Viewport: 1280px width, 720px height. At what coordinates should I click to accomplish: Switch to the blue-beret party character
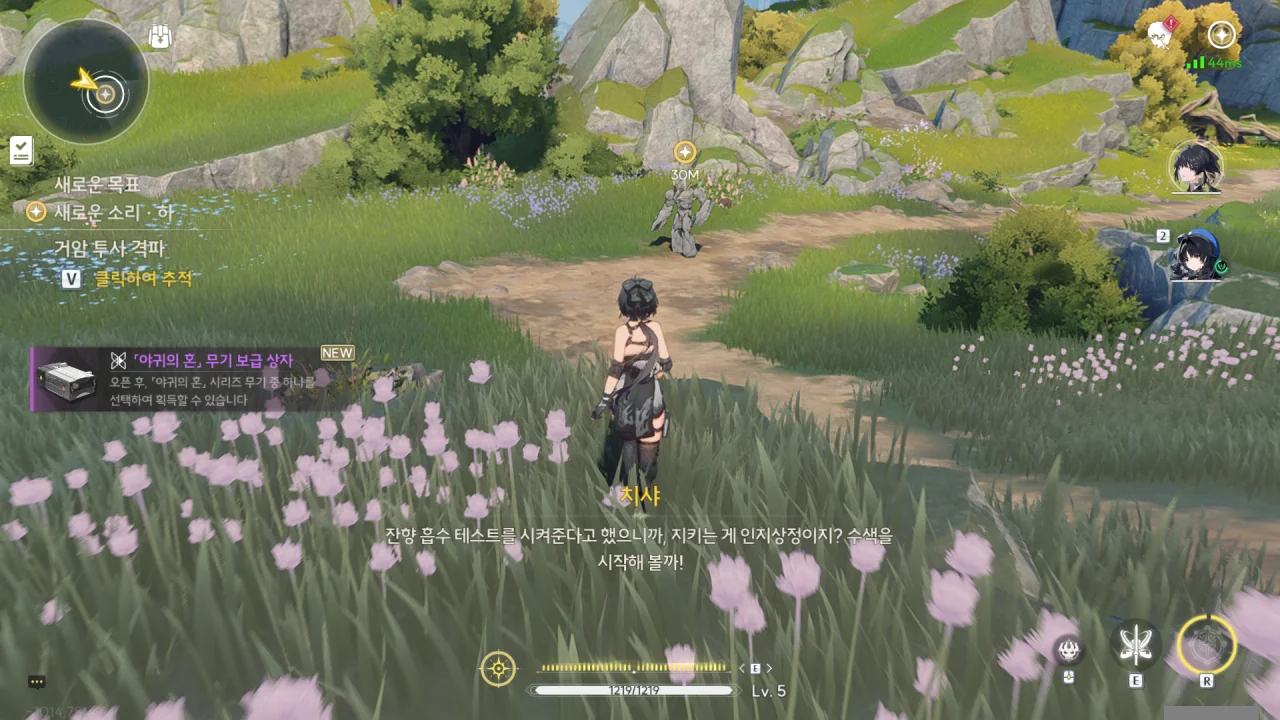tap(1195, 256)
